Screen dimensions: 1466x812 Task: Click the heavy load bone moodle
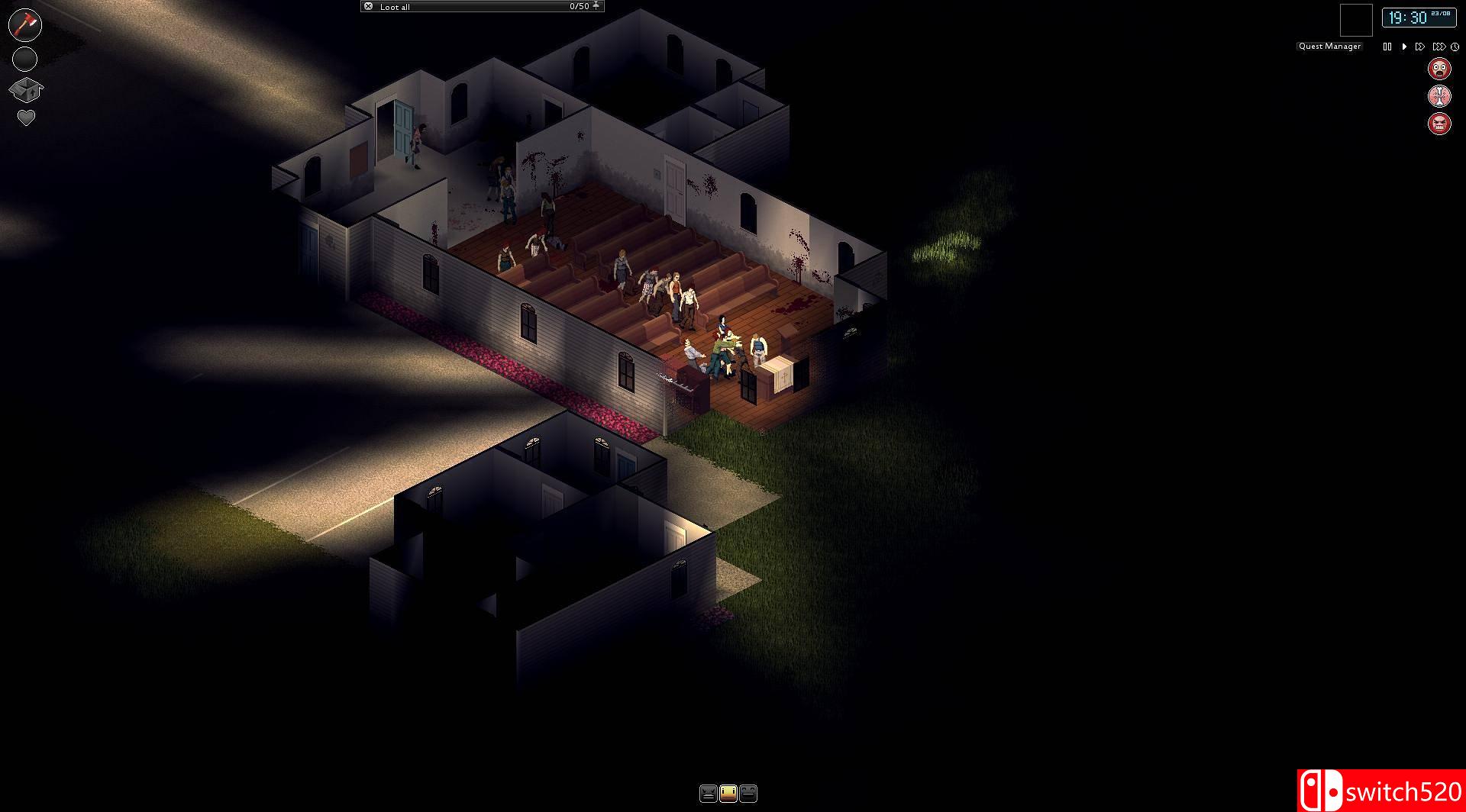[x=1439, y=95]
